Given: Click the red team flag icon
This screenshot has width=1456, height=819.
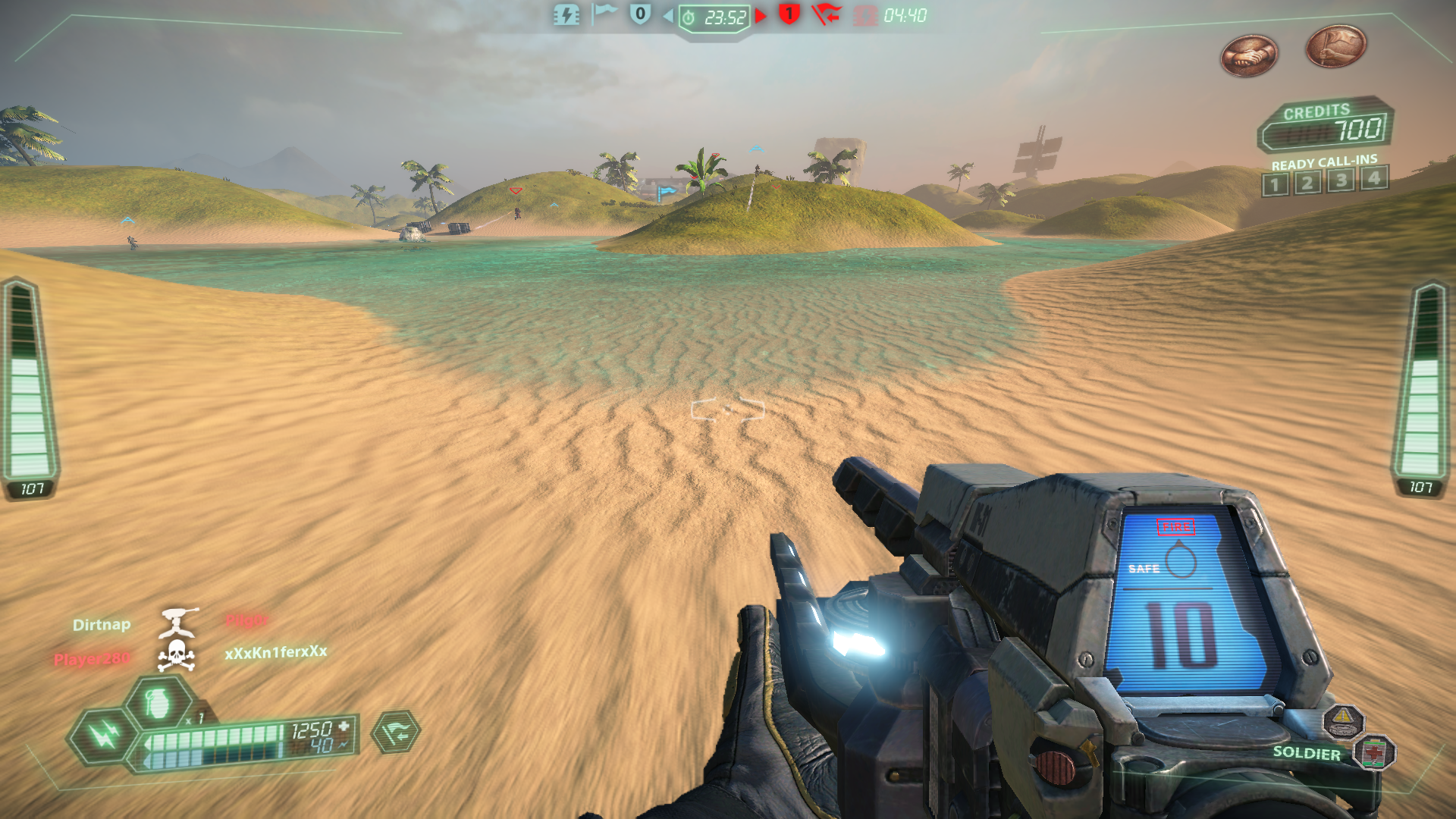Looking at the screenshot, I should pos(825,14).
